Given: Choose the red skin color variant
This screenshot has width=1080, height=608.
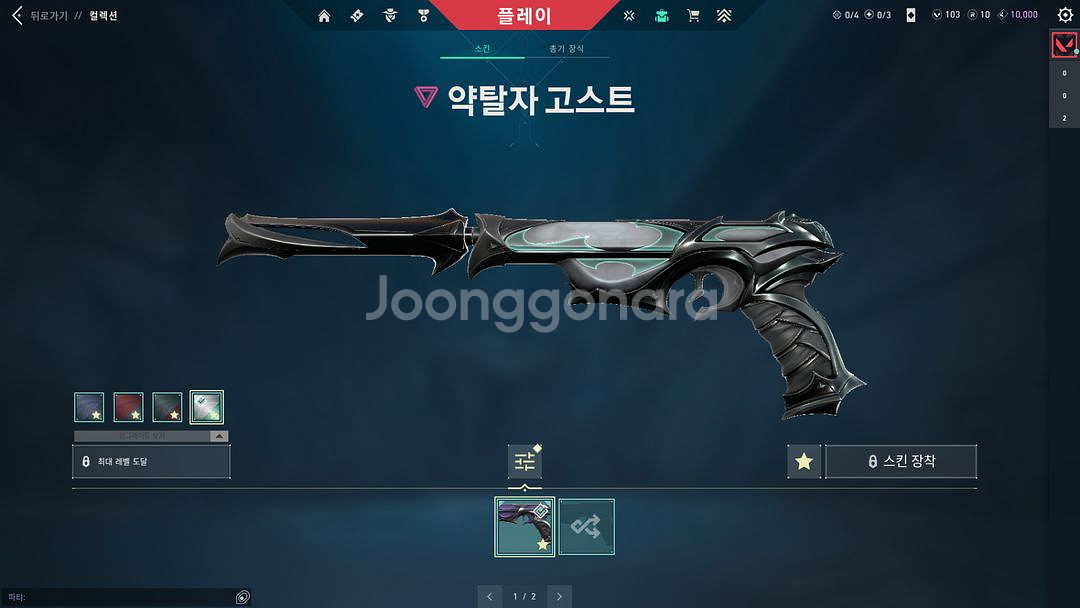Looking at the screenshot, I should 128,407.
